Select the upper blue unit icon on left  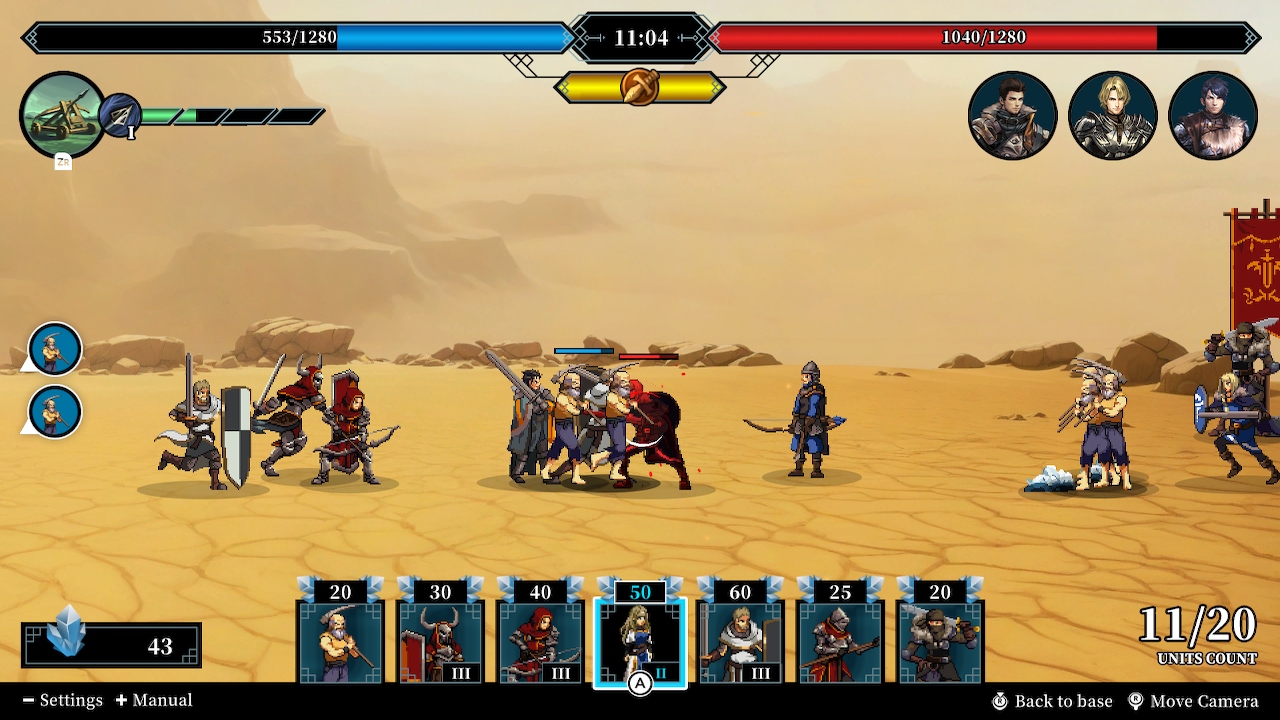(x=52, y=350)
